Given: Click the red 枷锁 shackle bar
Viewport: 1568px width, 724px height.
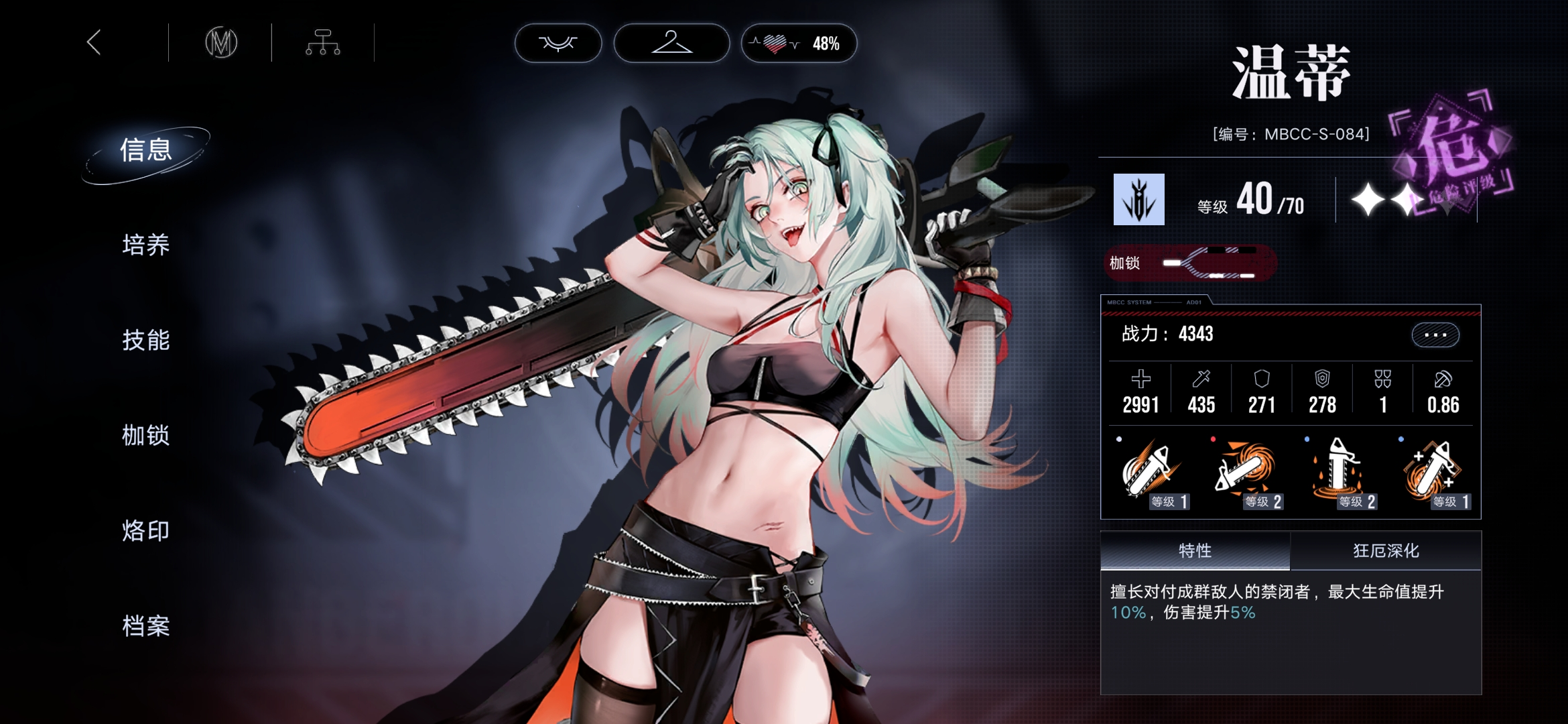Looking at the screenshot, I should click(1190, 263).
